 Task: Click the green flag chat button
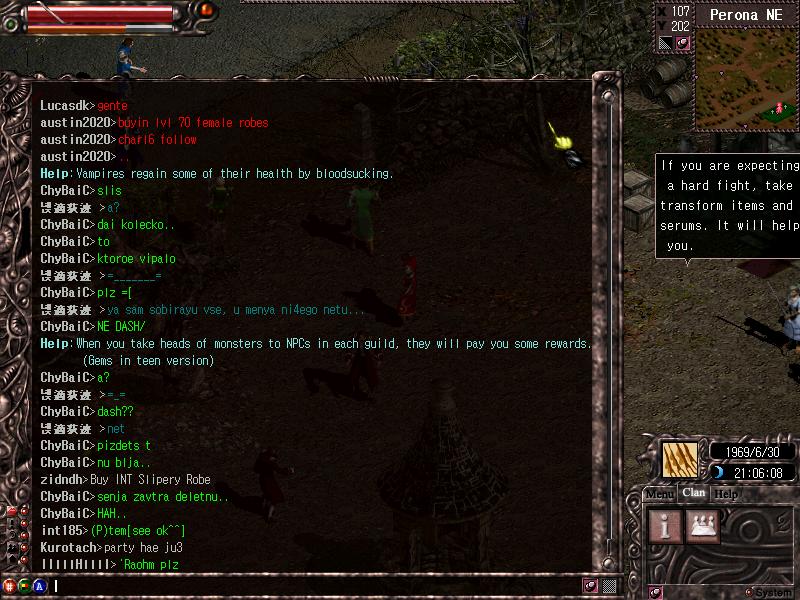[x=25, y=586]
